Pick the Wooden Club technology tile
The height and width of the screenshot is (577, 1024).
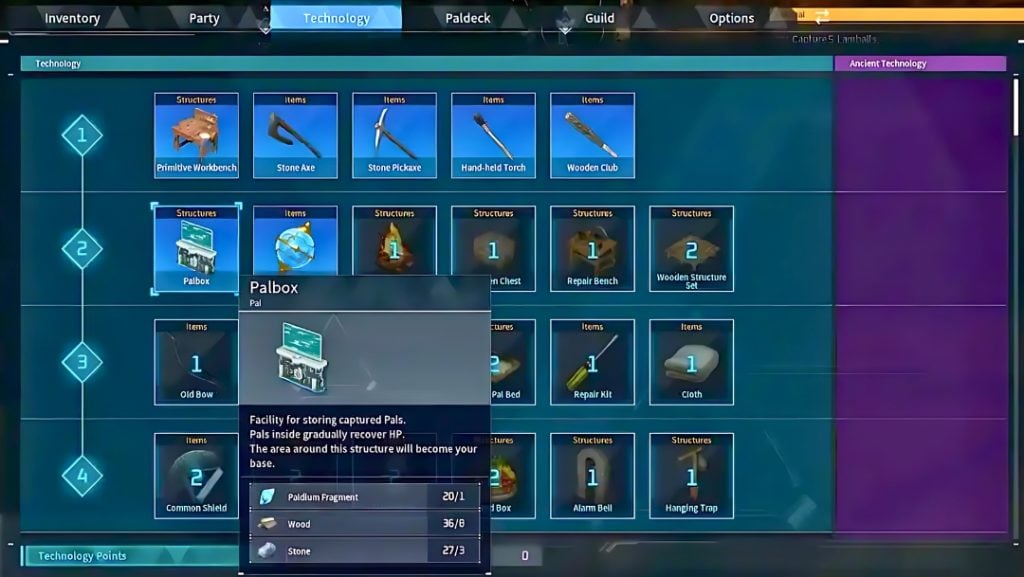point(592,135)
